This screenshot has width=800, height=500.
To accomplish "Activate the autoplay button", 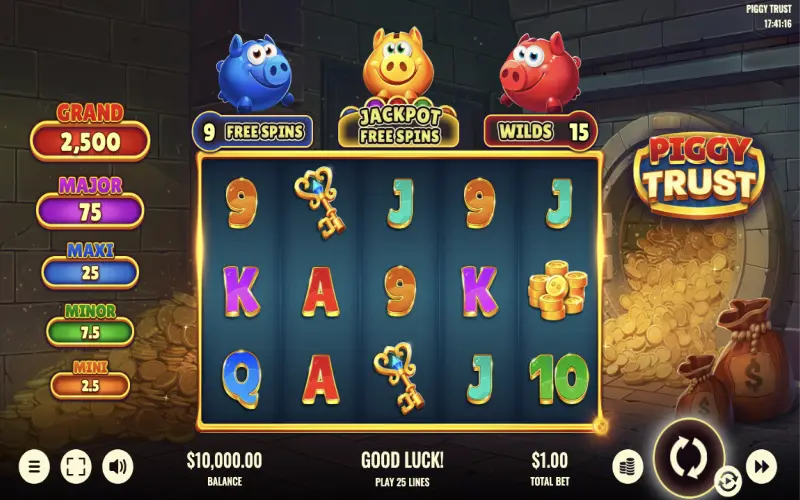I will click(x=726, y=481).
